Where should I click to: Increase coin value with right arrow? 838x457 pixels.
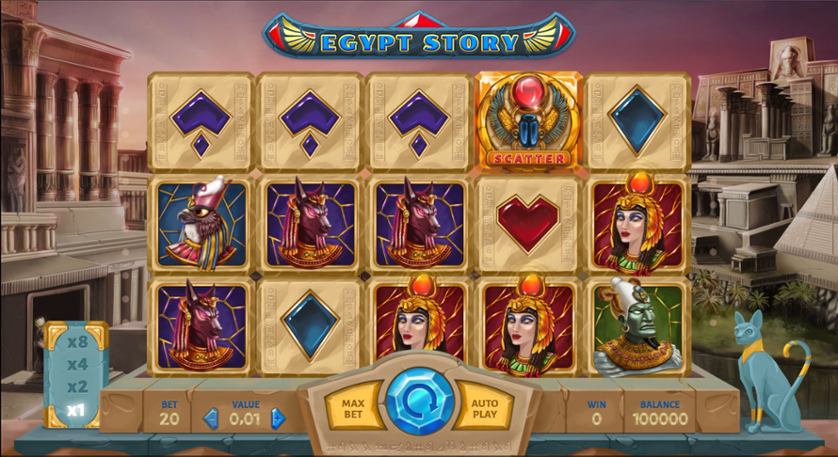278,418
